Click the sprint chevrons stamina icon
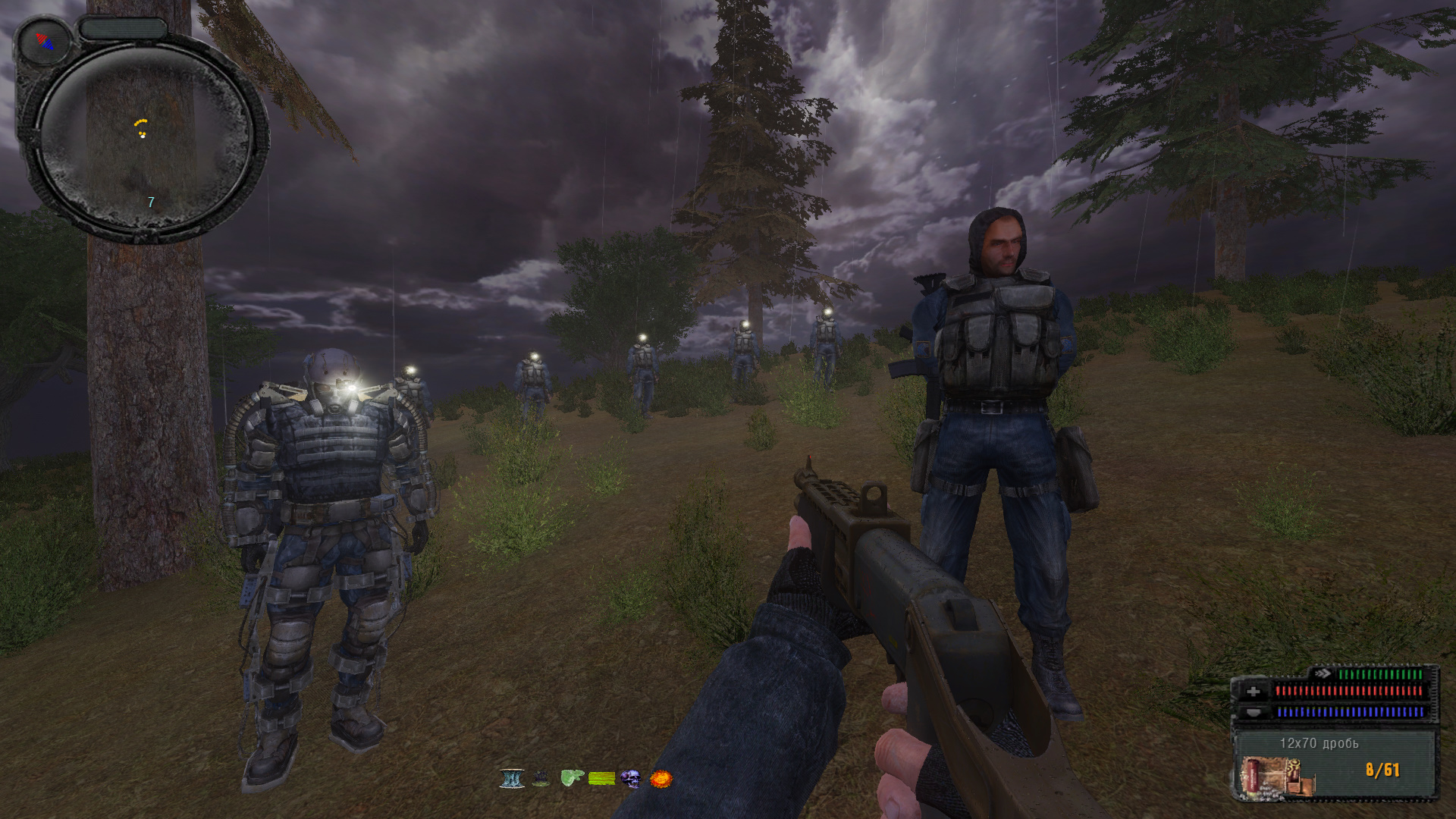 coord(1323,673)
